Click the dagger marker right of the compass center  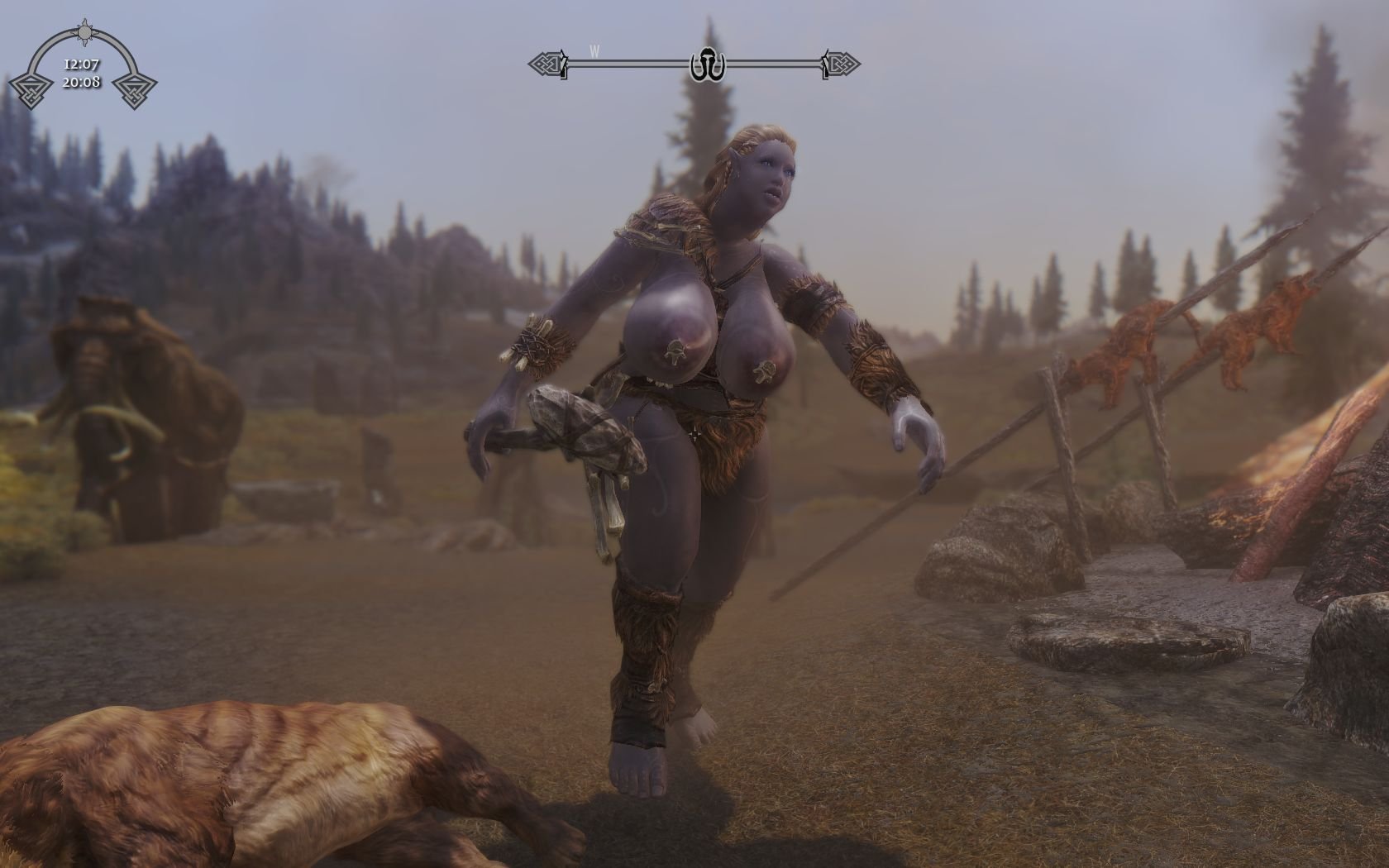pos(825,63)
